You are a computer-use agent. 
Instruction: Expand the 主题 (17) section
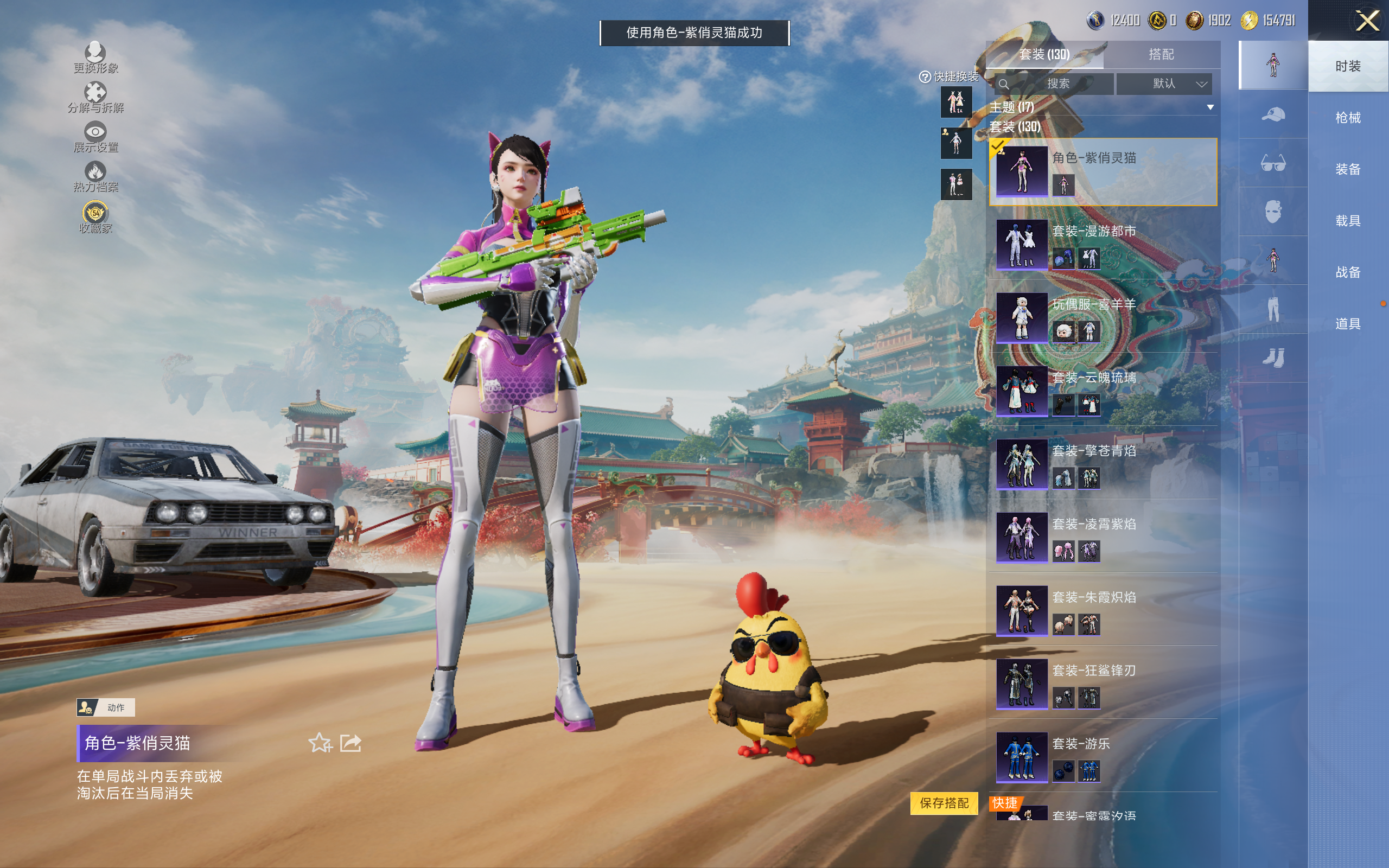1210,107
